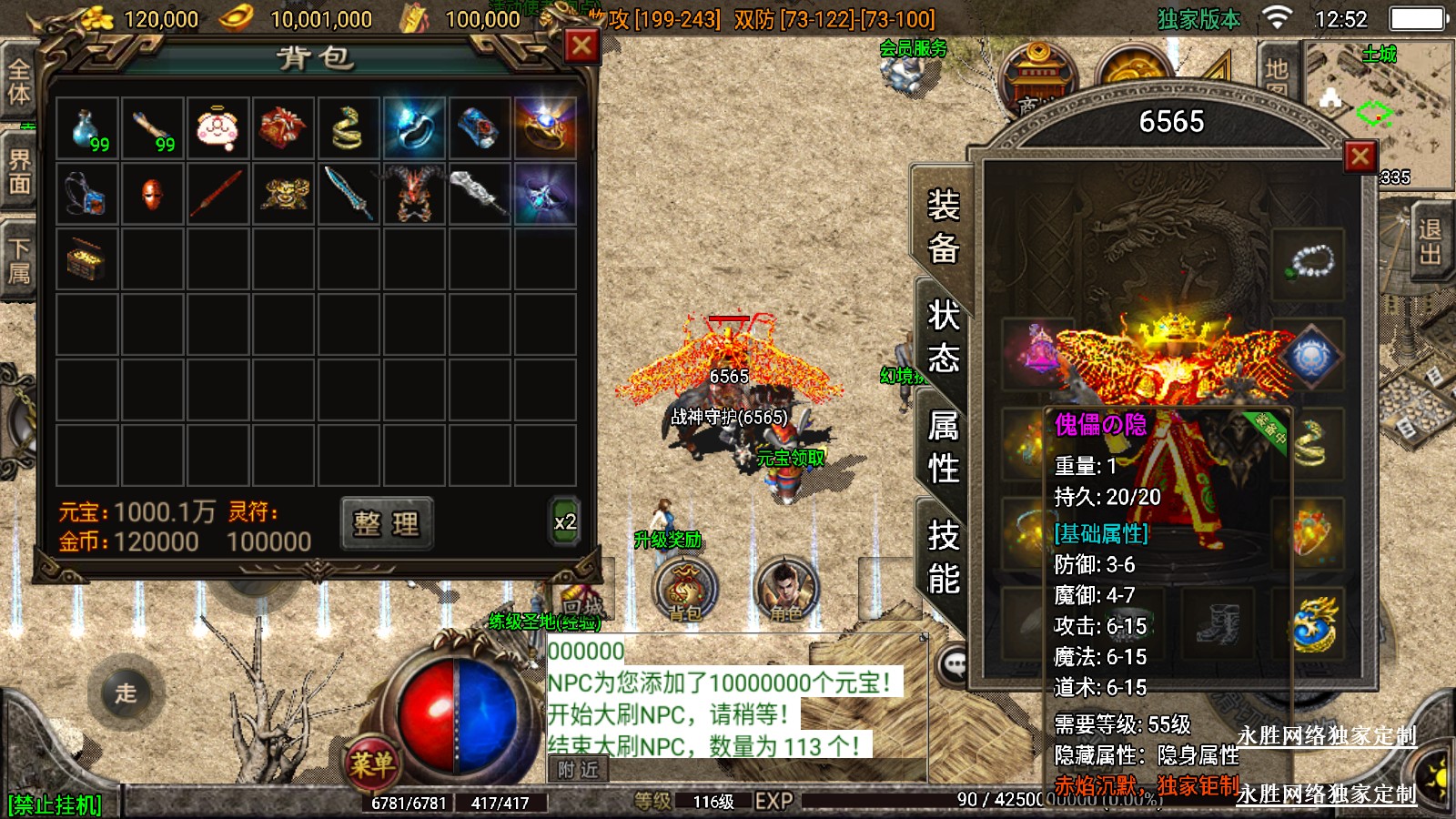1456x819 pixels.
Task: Close the backpack window
Action: coord(581,46)
